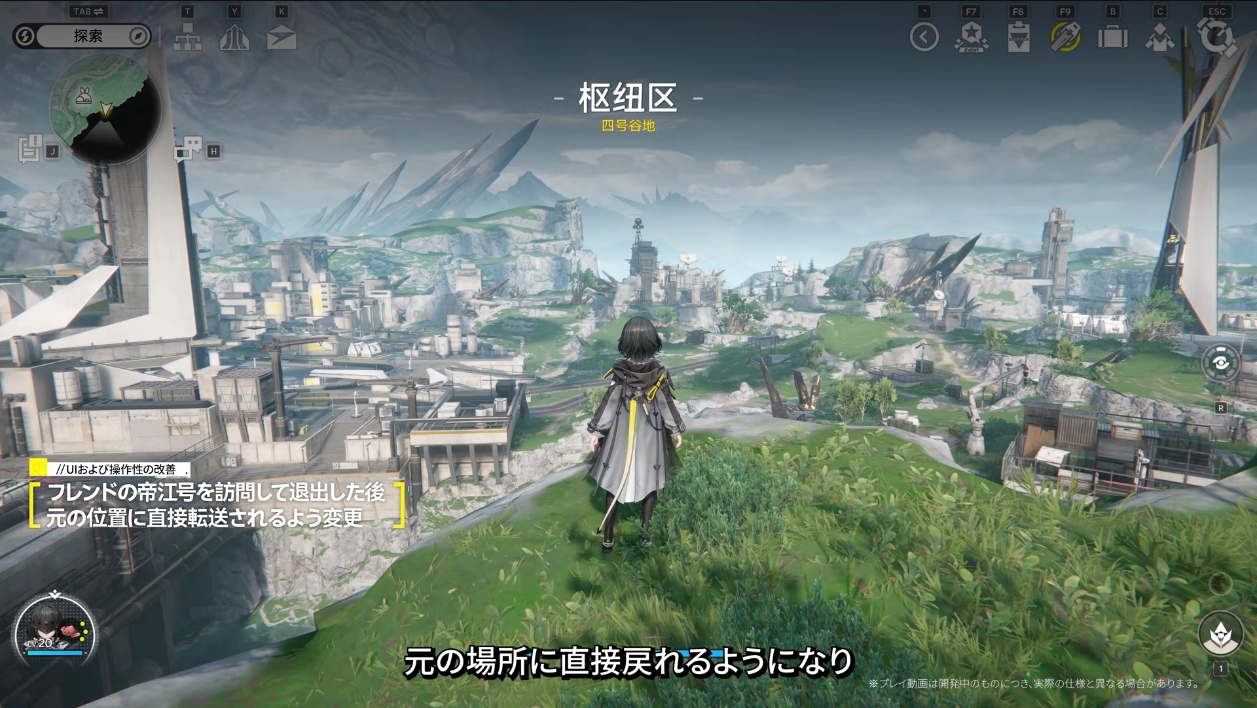Use the skill icon above the 1 label
This screenshot has height=708, width=1257.
coord(1220,632)
